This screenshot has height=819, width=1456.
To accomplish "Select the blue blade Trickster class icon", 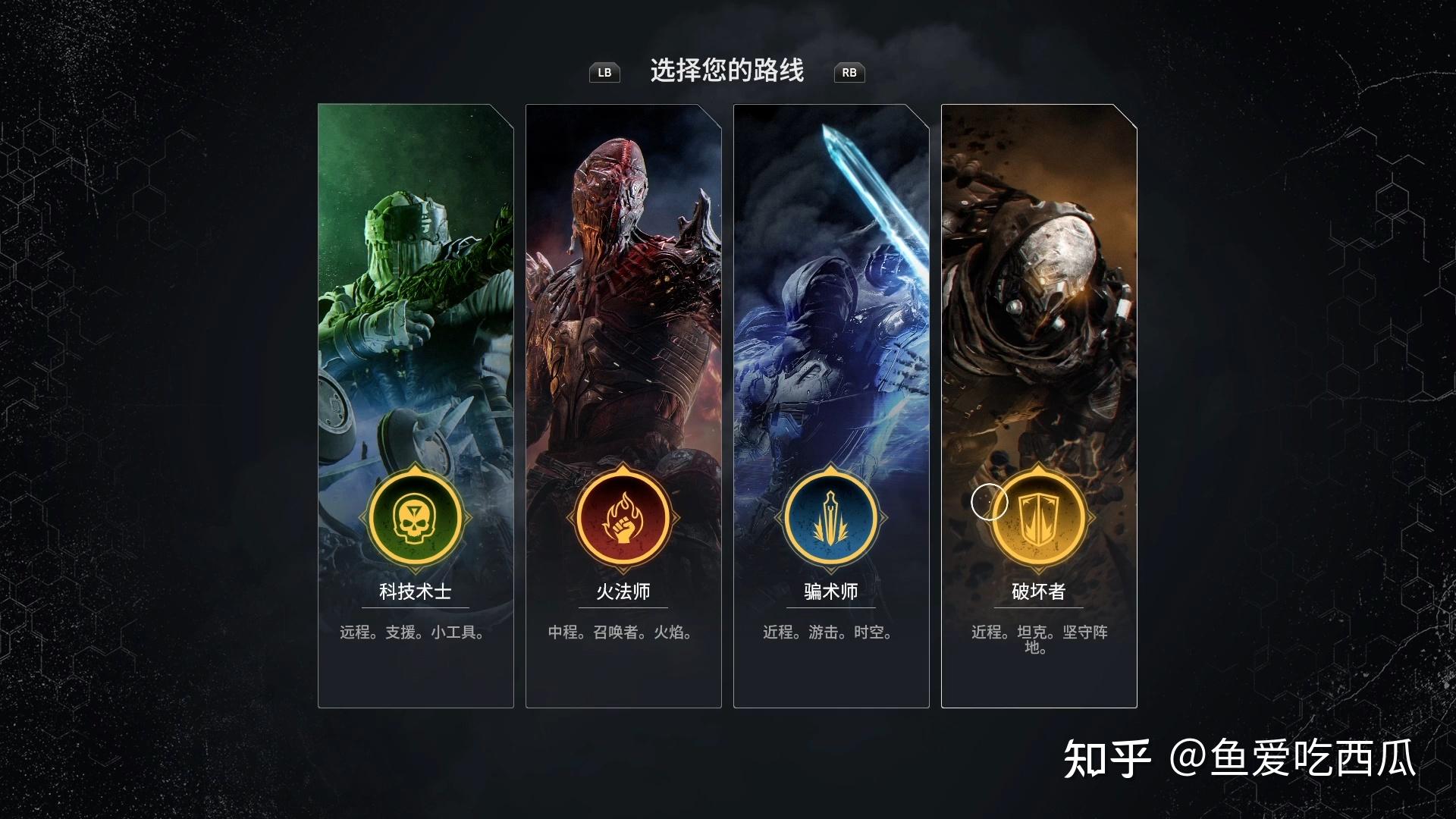I will pos(831,516).
